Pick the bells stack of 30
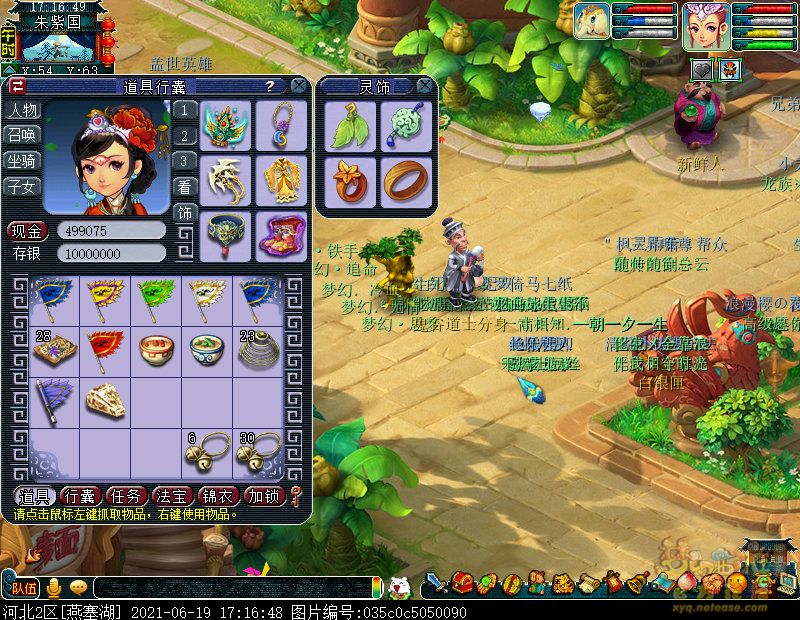Viewport: 800px width, 620px height. pos(258,453)
